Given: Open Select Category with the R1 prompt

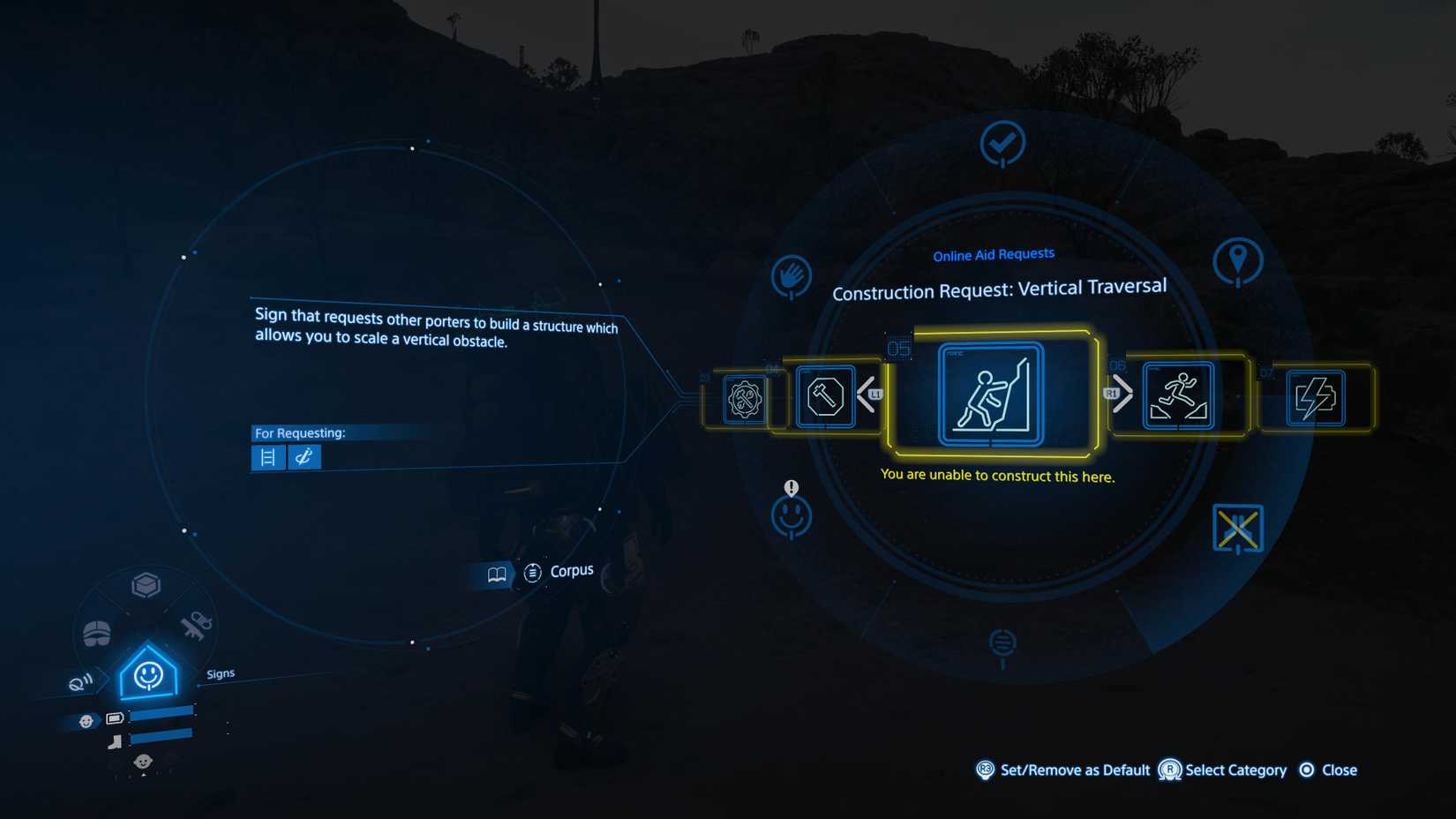Looking at the screenshot, I should click(x=1170, y=770).
